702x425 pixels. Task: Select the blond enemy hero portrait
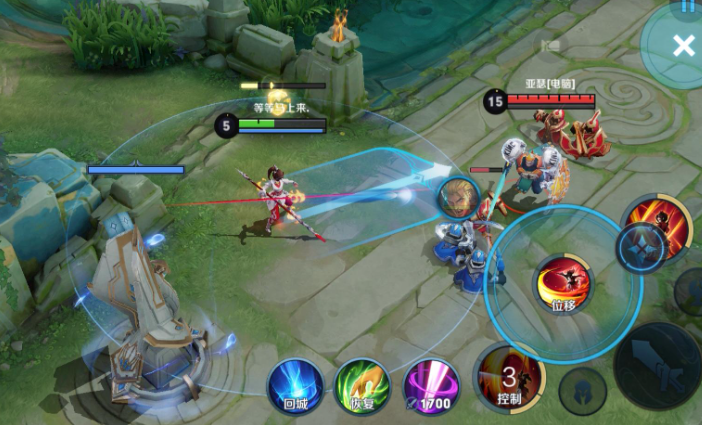coord(459,198)
